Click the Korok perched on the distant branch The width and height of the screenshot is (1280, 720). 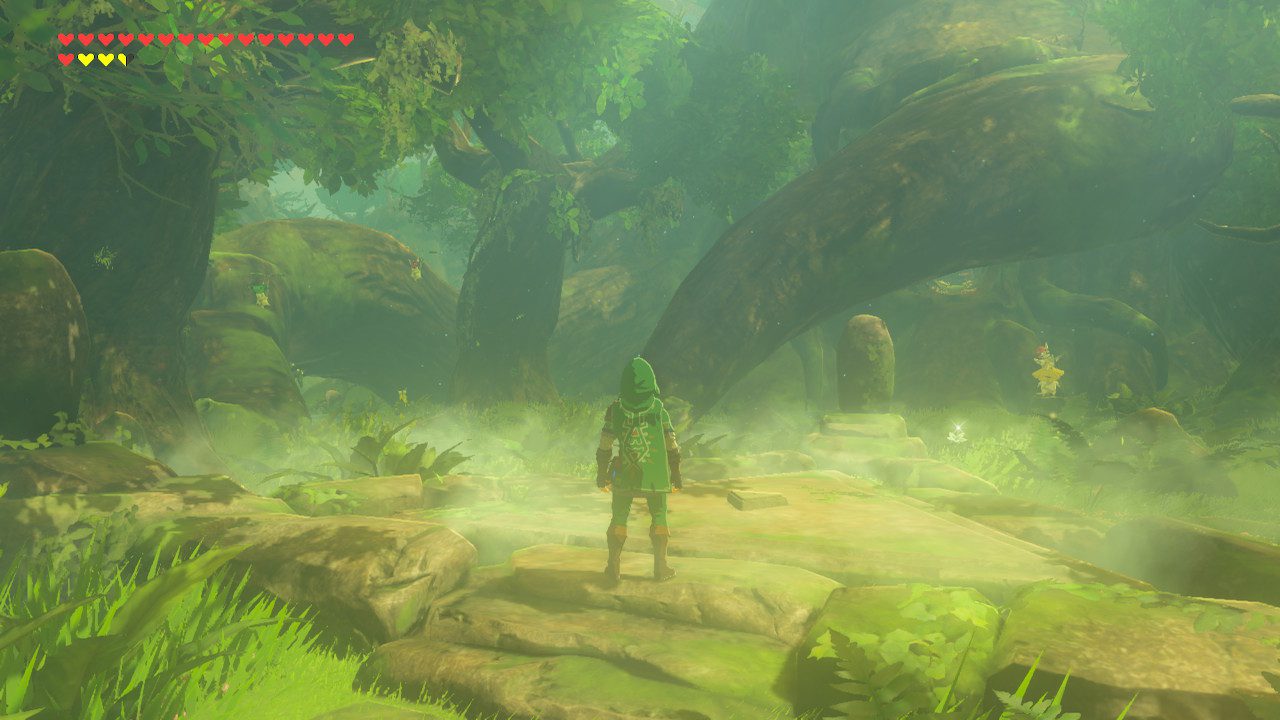(415, 268)
